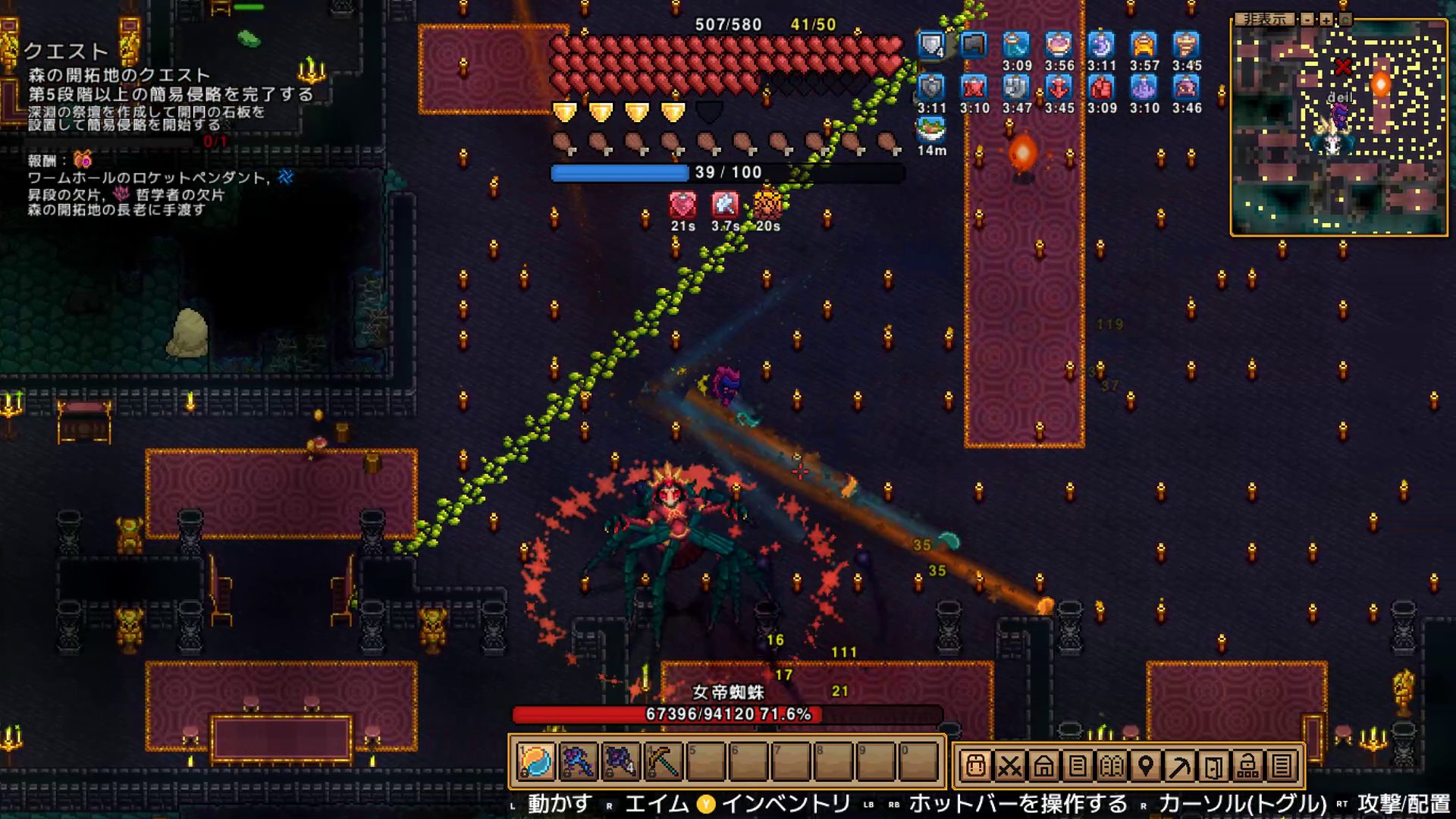
Task: Select the blue-orange orb in hotbar slot 1
Action: (535, 761)
